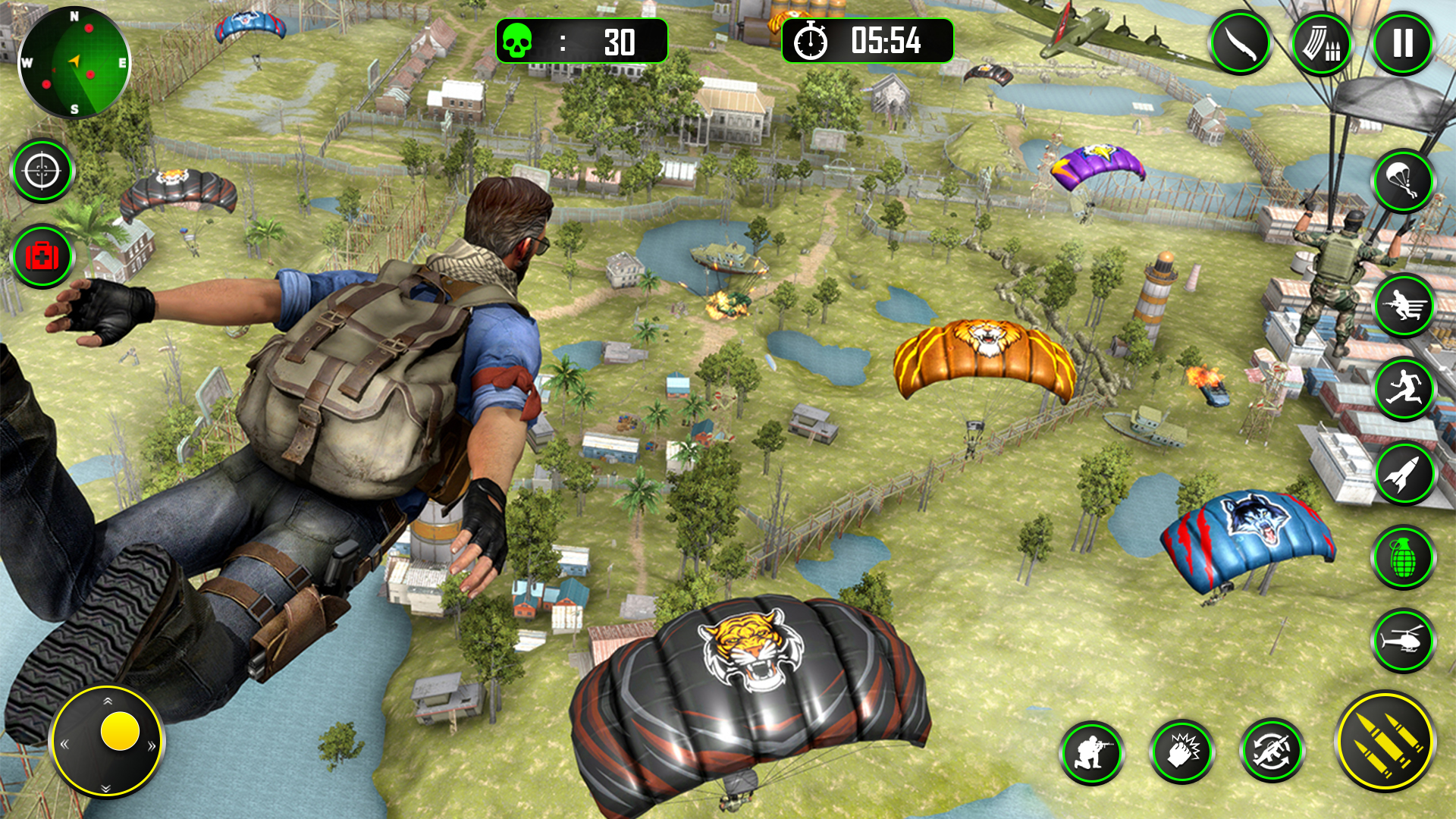
Task: Toggle aim mode with the crosshair icon
Action: click(x=43, y=171)
